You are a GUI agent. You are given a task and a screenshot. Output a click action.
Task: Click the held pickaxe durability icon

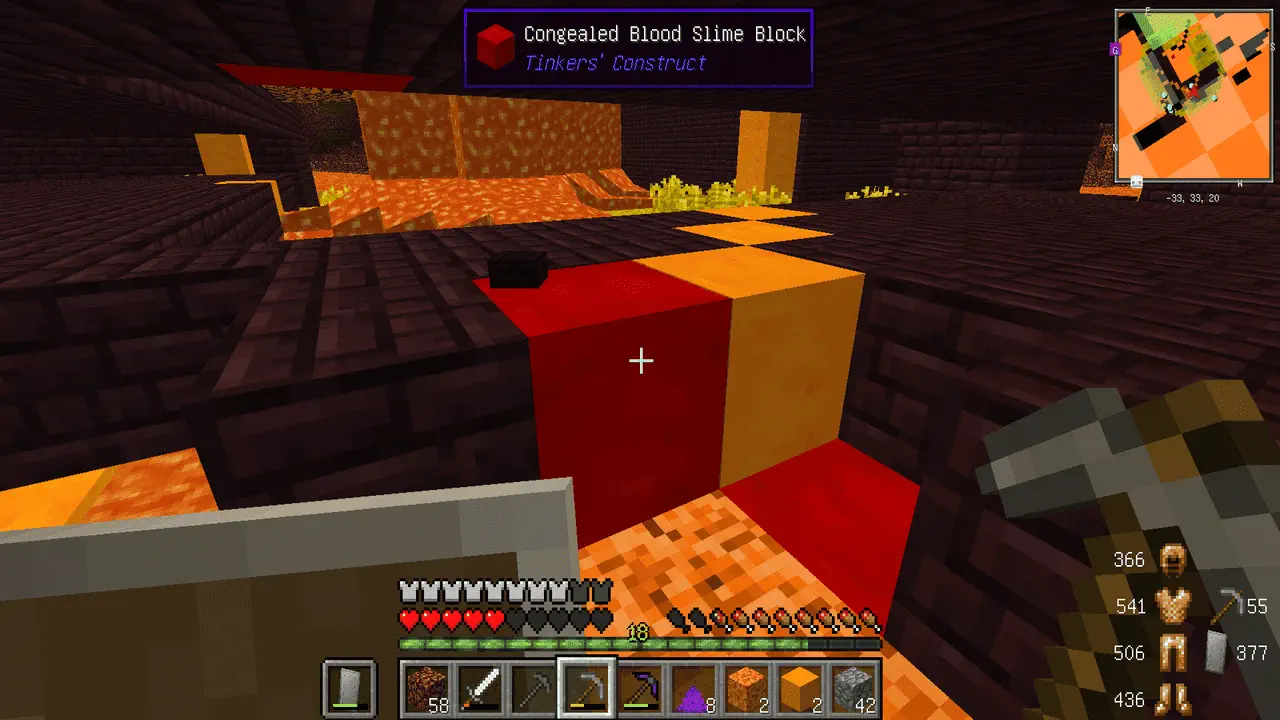tap(1228, 606)
